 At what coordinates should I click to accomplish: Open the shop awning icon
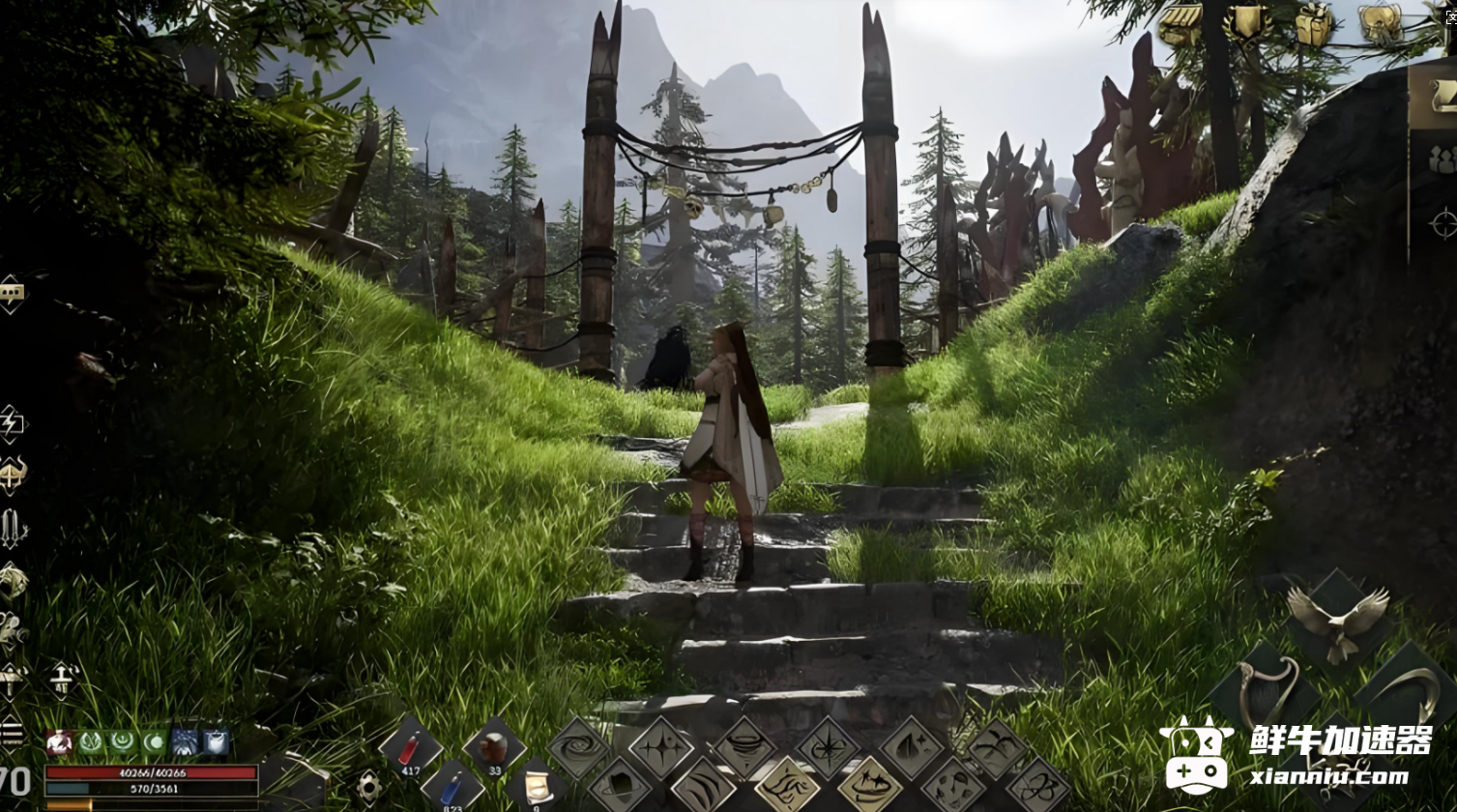click(x=1180, y=24)
